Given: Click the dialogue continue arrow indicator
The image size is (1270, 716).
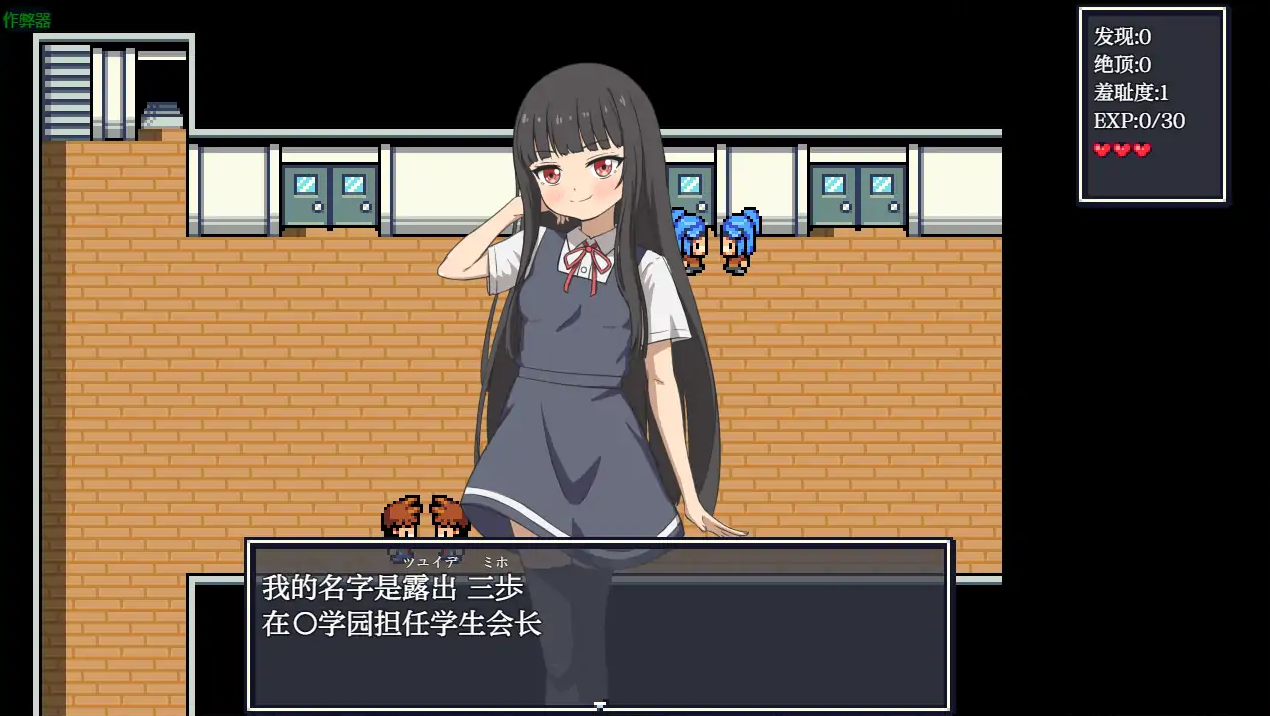Looking at the screenshot, I should [x=599, y=705].
